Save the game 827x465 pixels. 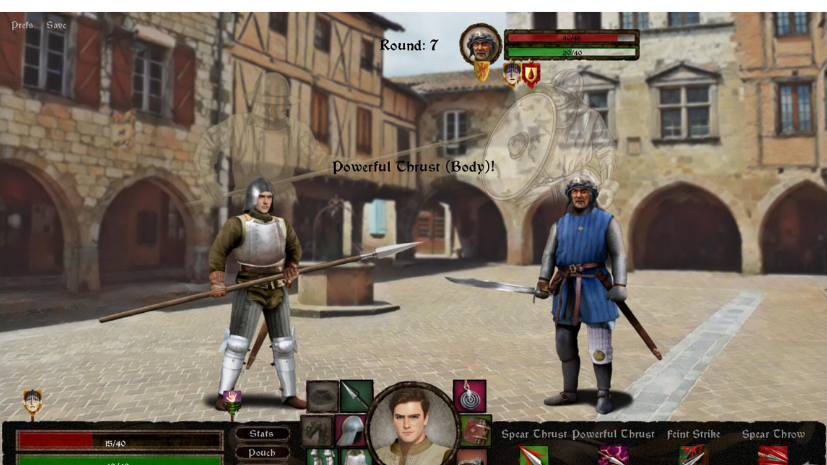(x=56, y=25)
